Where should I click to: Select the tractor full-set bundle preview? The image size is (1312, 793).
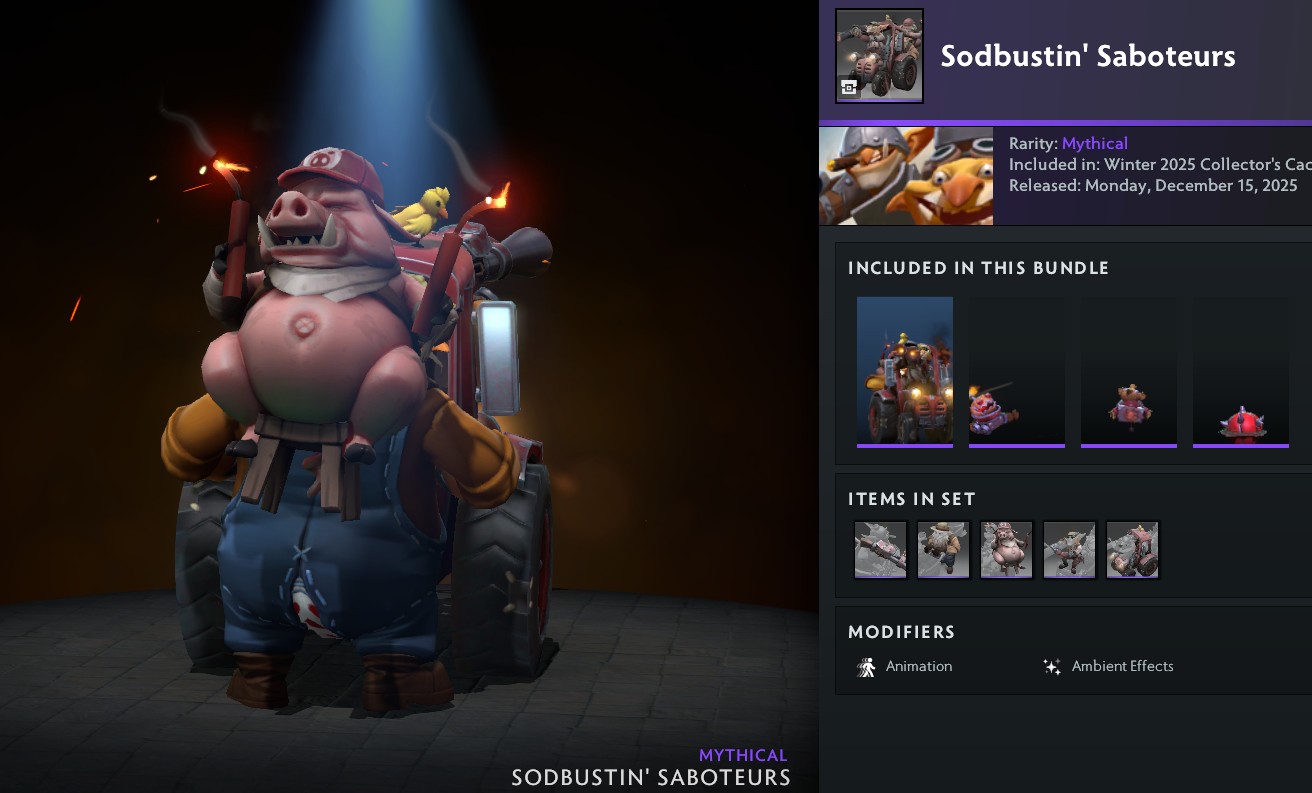[905, 372]
